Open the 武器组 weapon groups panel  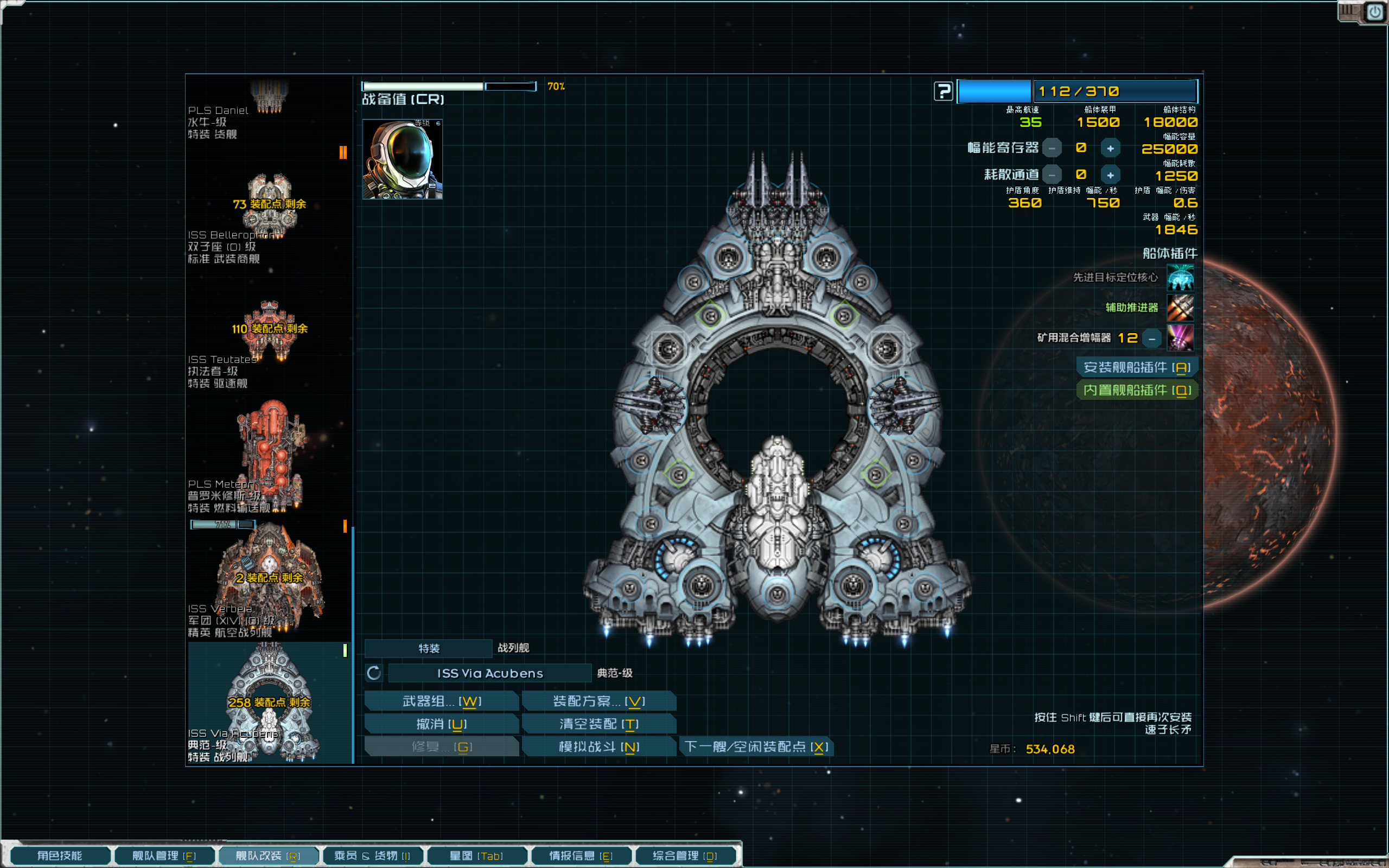pos(441,701)
